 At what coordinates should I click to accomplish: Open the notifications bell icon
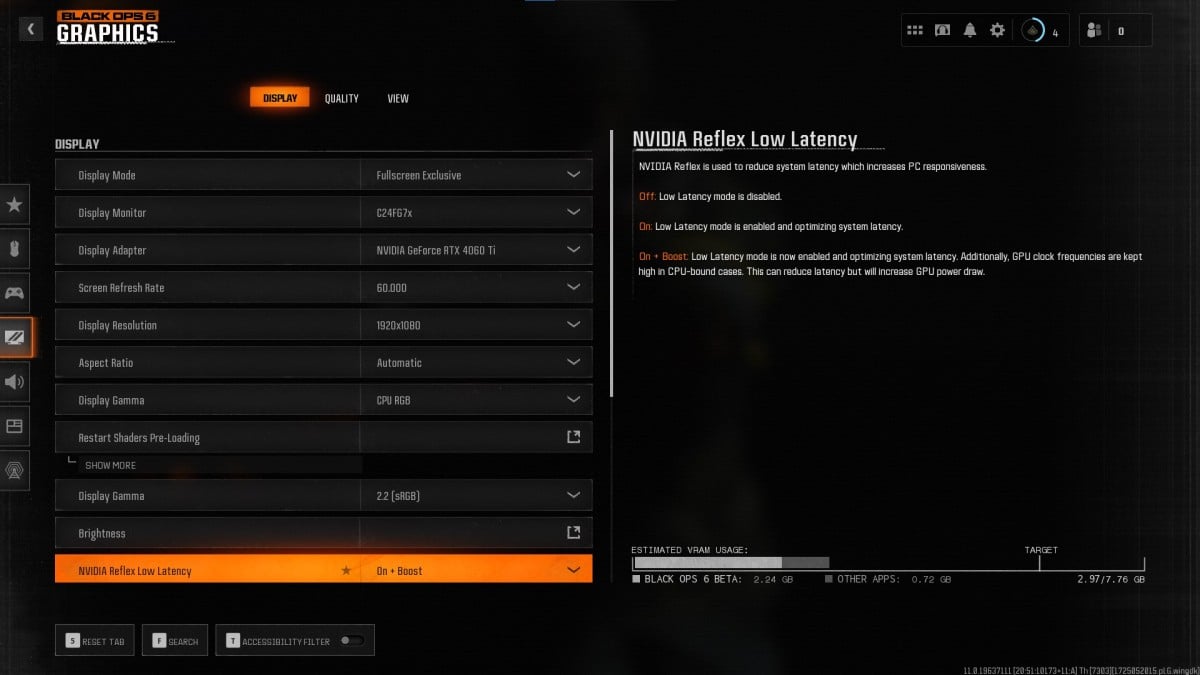click(969, 30)
